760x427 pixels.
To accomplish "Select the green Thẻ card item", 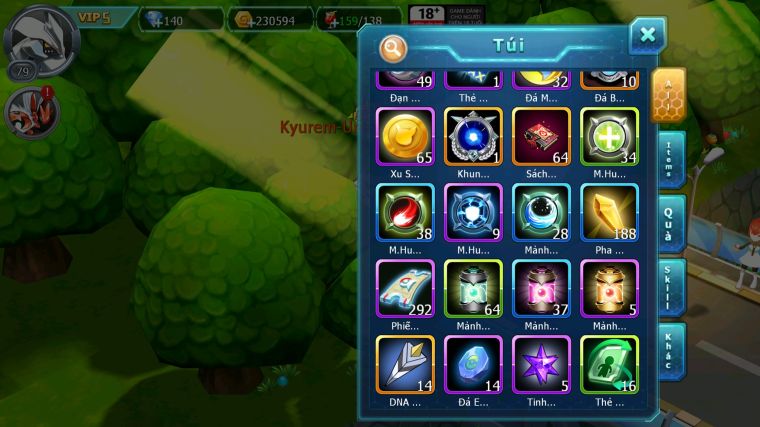I will (609, 364).
